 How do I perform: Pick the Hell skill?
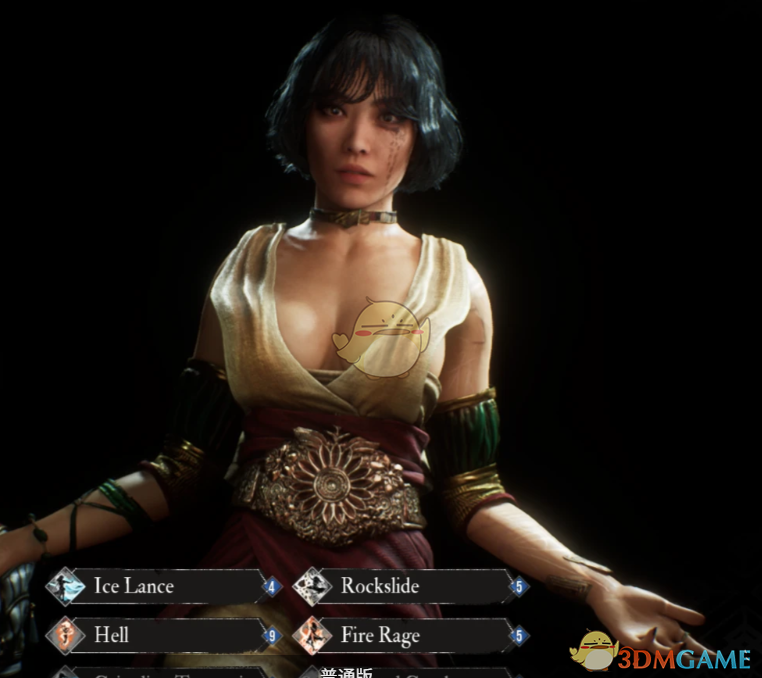click(x=160, y=634)
